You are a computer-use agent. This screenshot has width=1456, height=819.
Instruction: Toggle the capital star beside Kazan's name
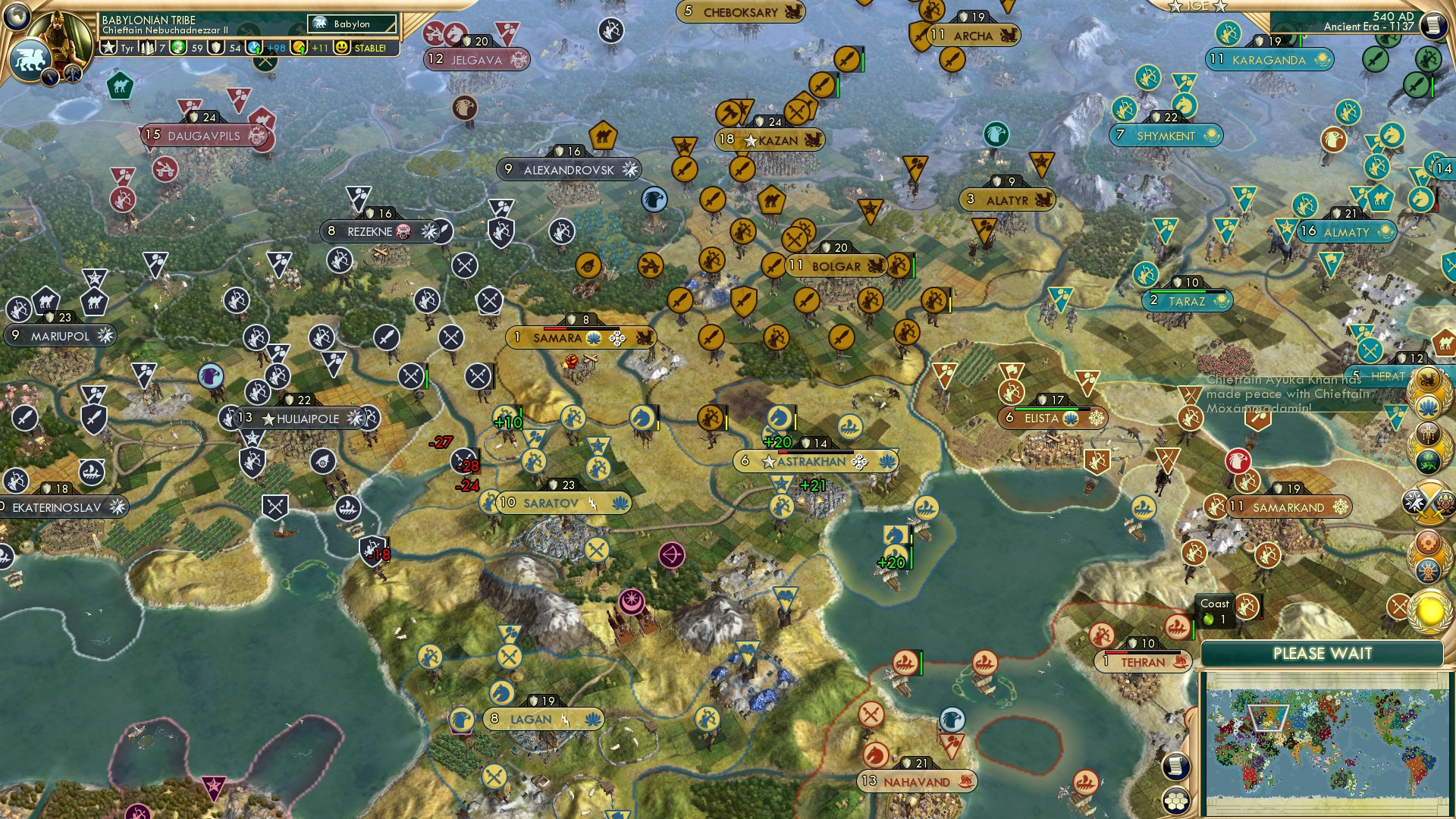(x=749, y=140)
